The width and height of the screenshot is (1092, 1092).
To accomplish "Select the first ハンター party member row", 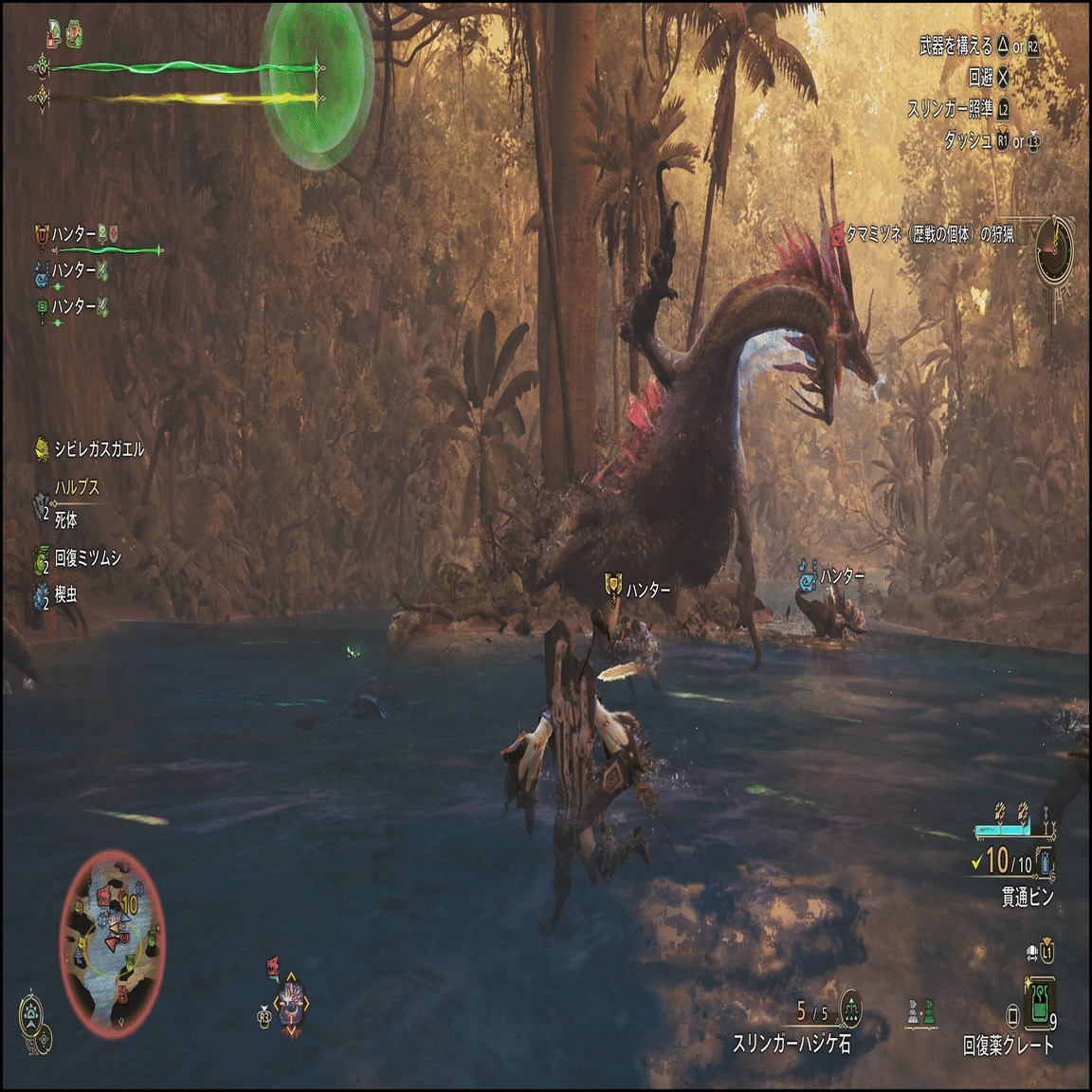I will click(x=76, y=234).
